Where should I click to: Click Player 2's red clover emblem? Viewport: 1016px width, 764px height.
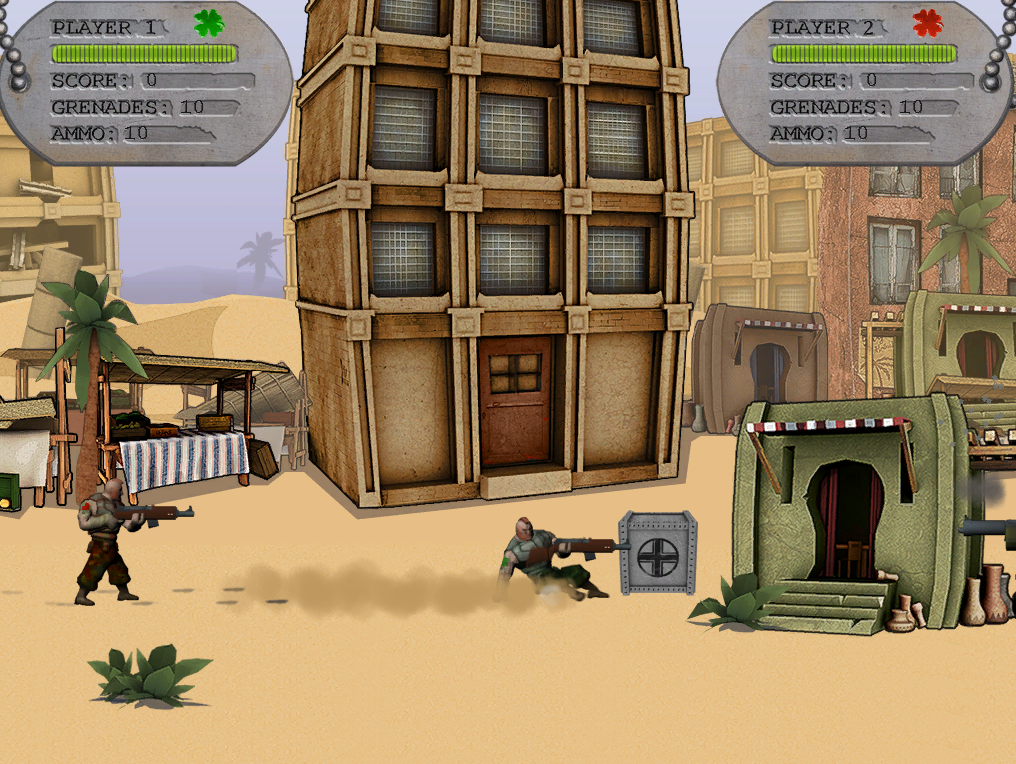[x=927, y=23]
